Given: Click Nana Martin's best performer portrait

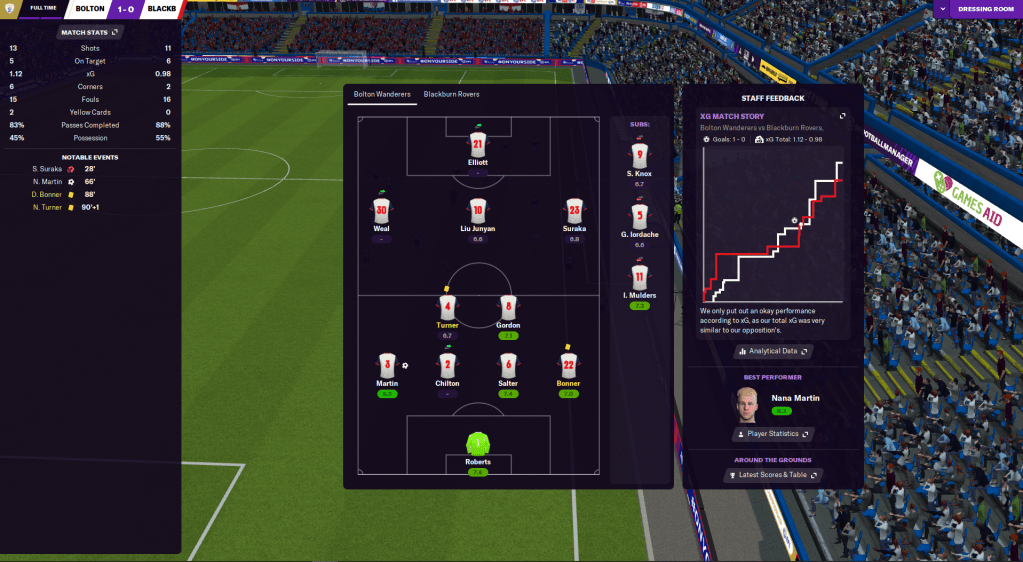Looking at the screenshot, I should [x=748, y=403].
